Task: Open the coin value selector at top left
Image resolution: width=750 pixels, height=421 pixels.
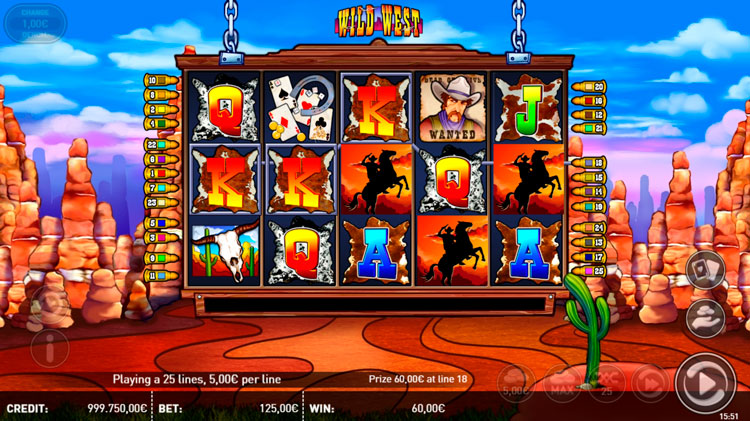Action: pyautogui.click(x=34, y=24)
